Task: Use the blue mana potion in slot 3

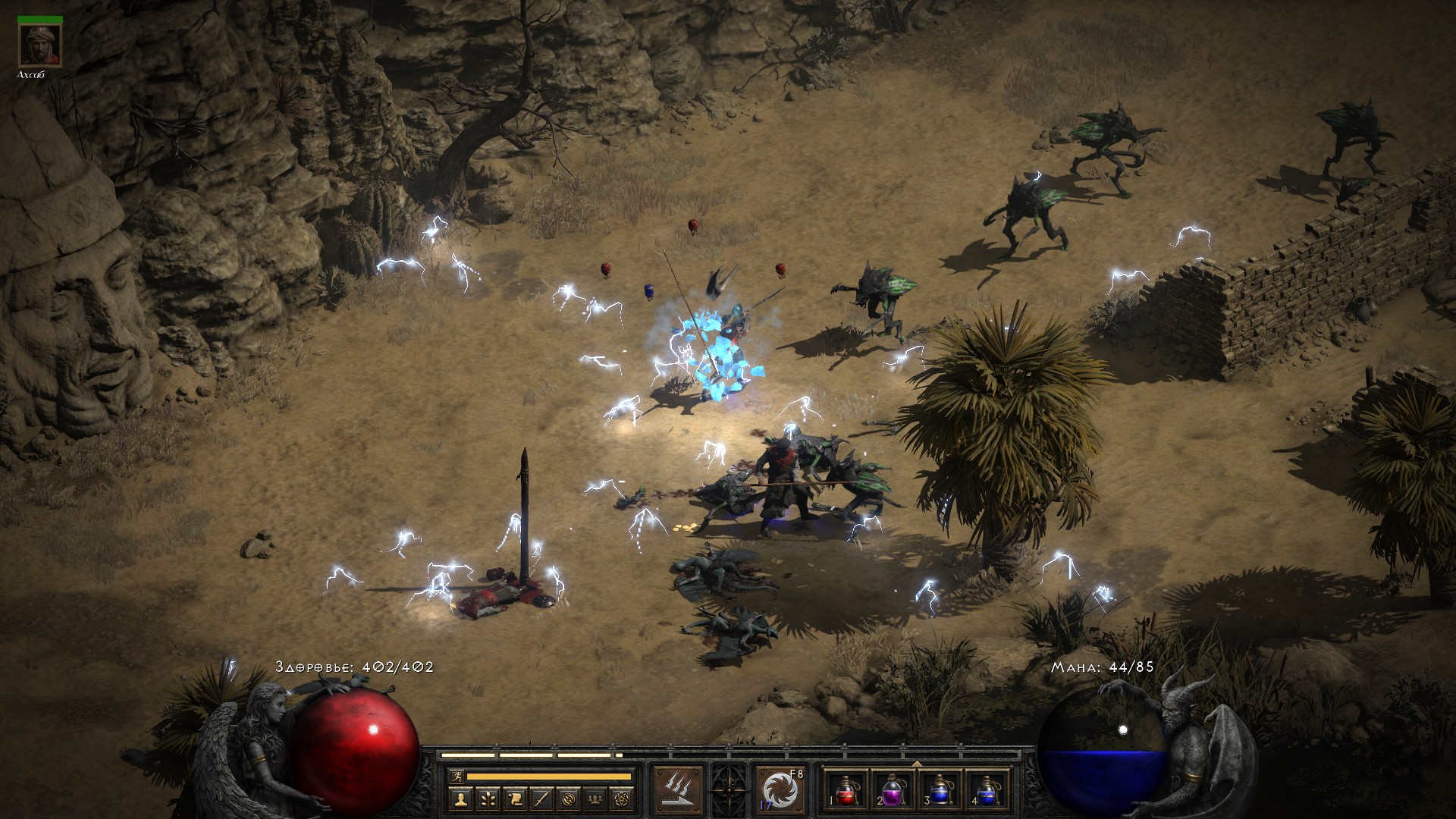Action: (x=939, y=789)
